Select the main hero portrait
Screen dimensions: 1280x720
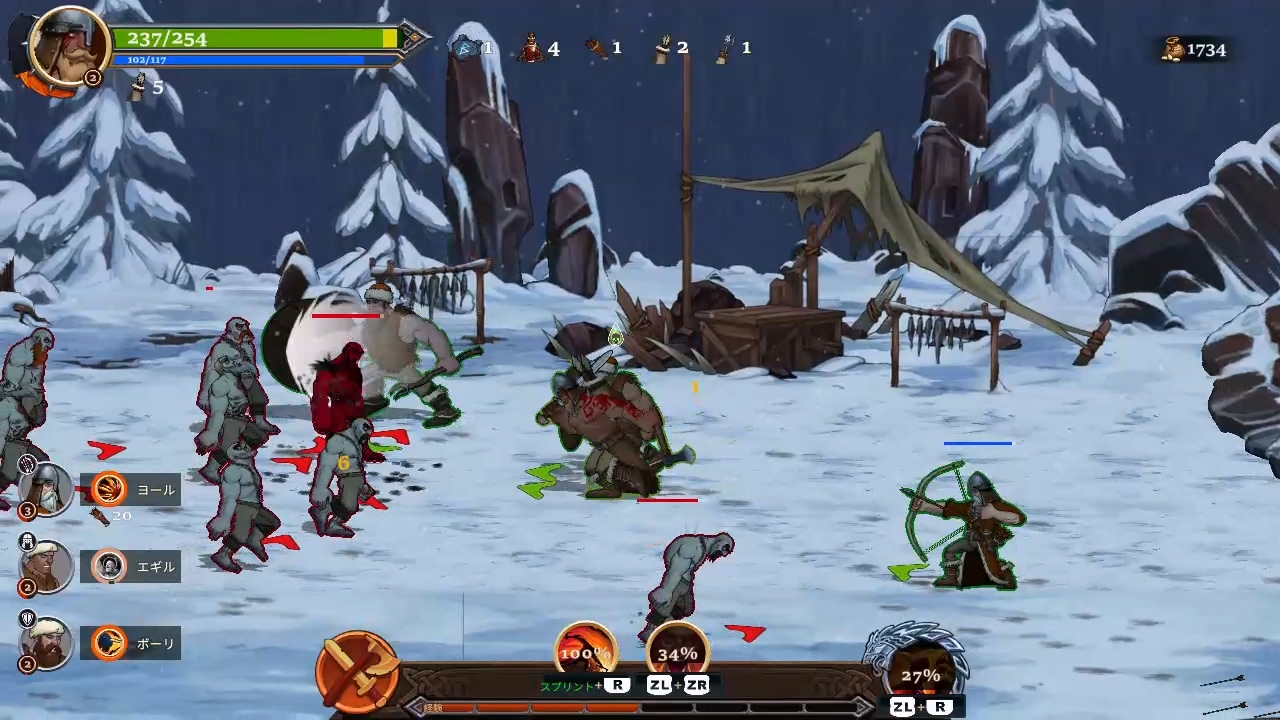pyautogui.click(x=68, y=46)
